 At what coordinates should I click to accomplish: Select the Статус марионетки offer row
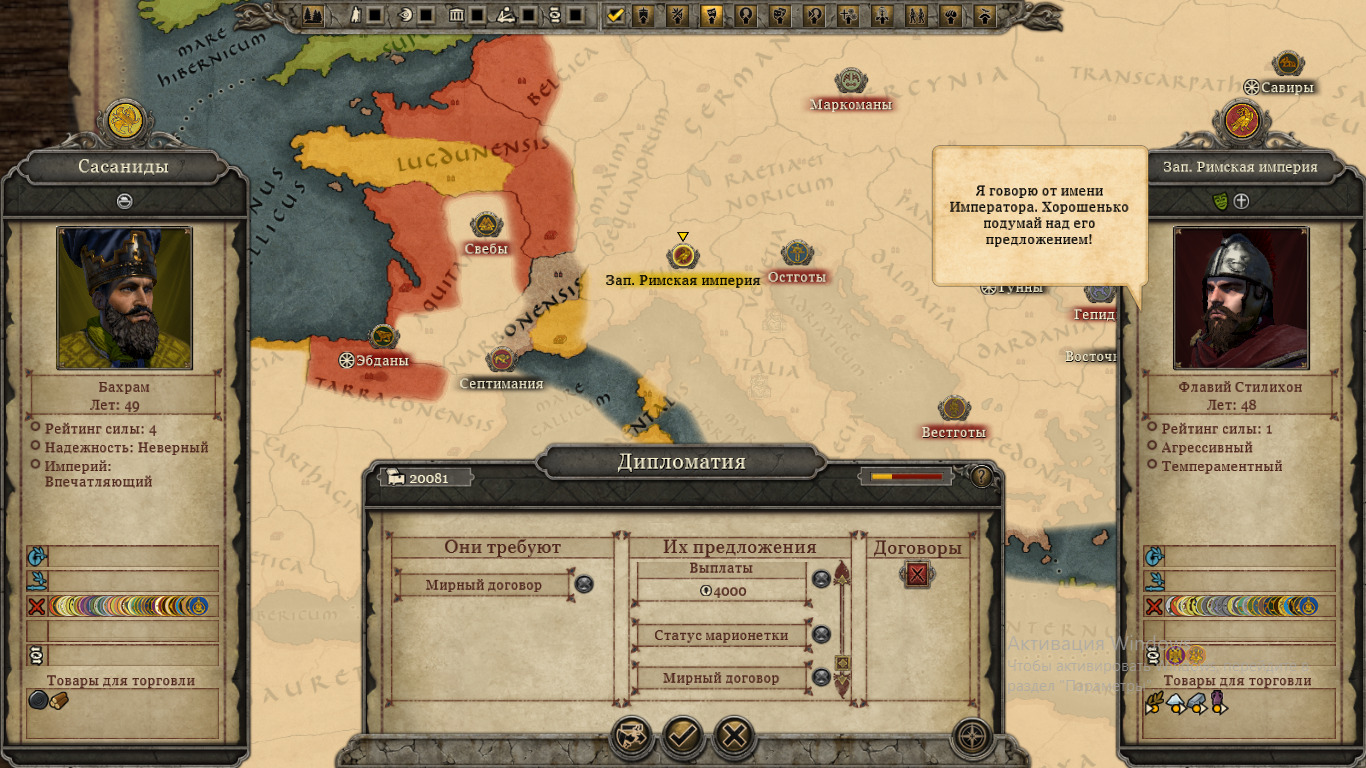click(721, 635)
